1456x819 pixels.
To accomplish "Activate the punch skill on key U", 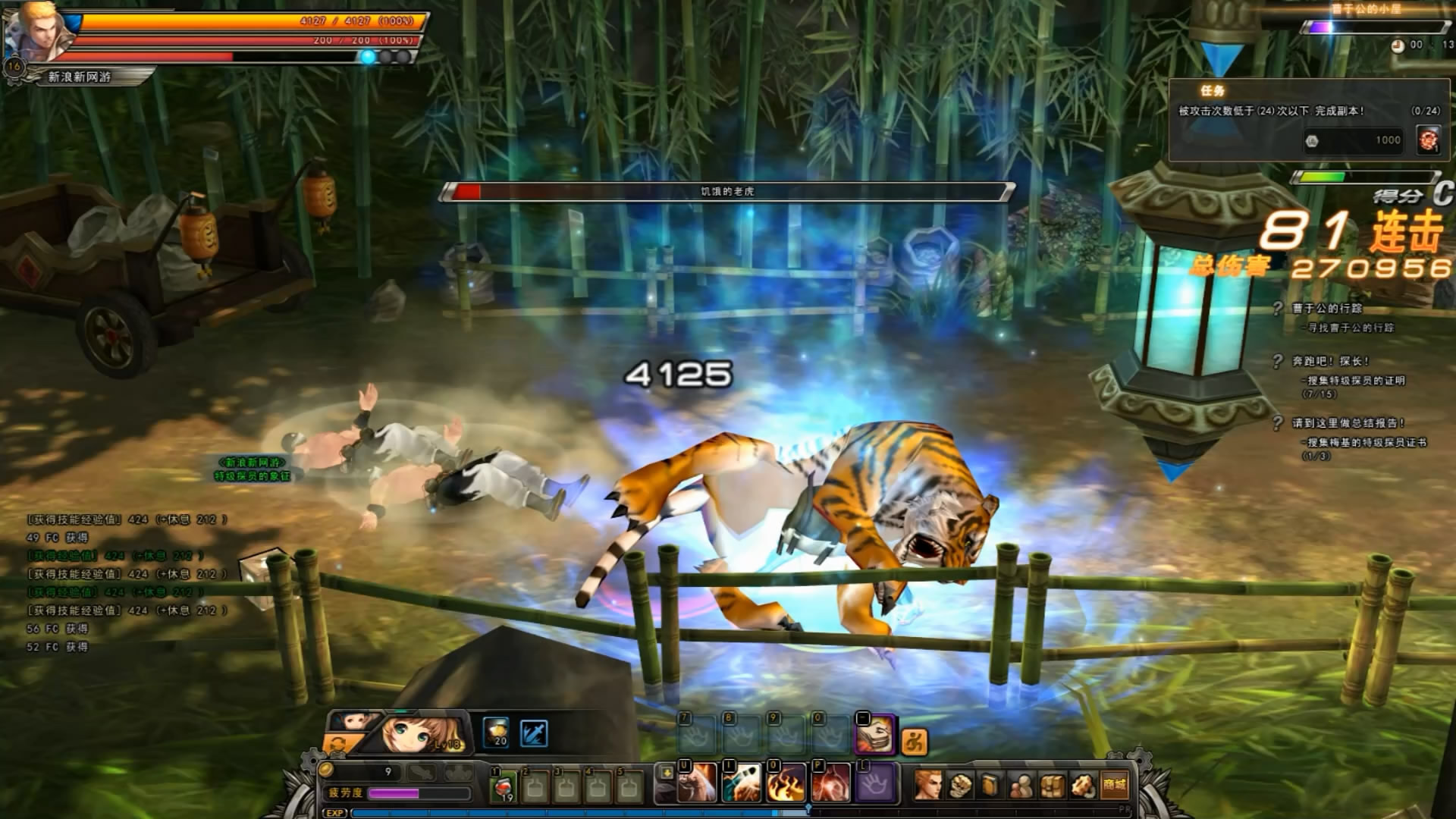I will click(x=694, y=783).
